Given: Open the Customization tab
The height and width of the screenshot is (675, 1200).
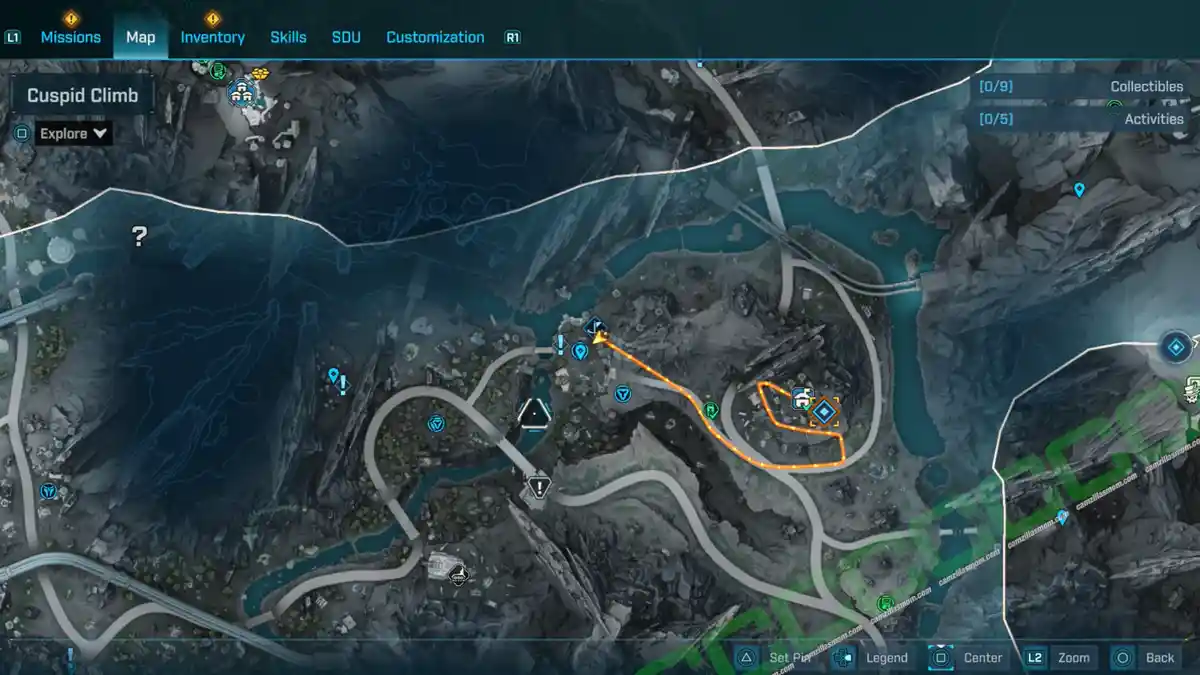Looking at the screenshot, I should (435, 37).
